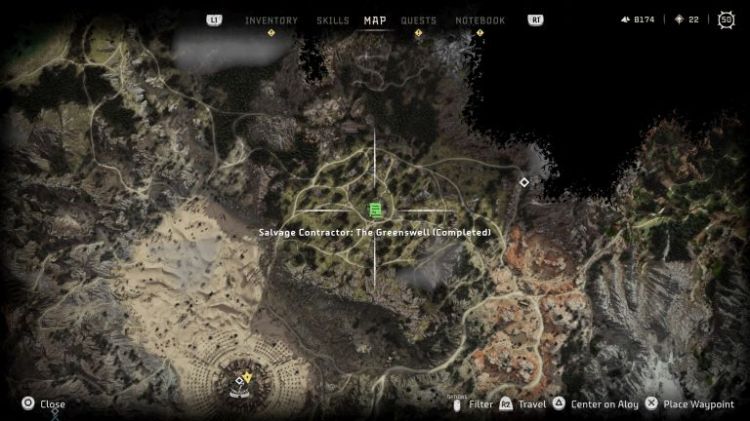The height and width of the screenshot is (421, 750).
Task: Switch to the Notebook tab
Action: click(x=480, y=20)
